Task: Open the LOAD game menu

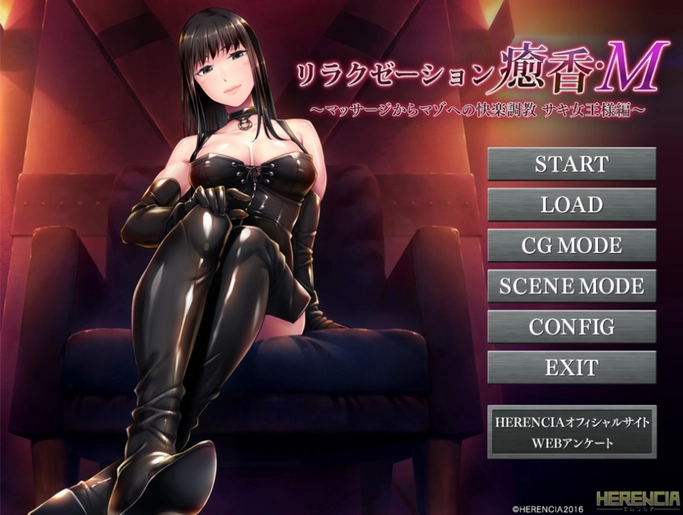Action: 571,205
